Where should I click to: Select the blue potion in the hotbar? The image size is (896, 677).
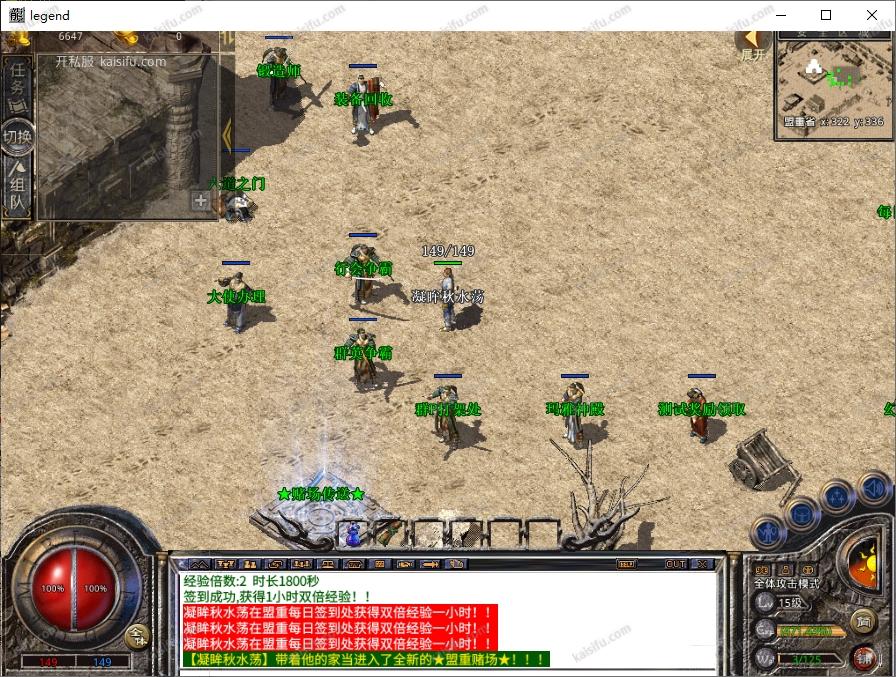[353, 535]
